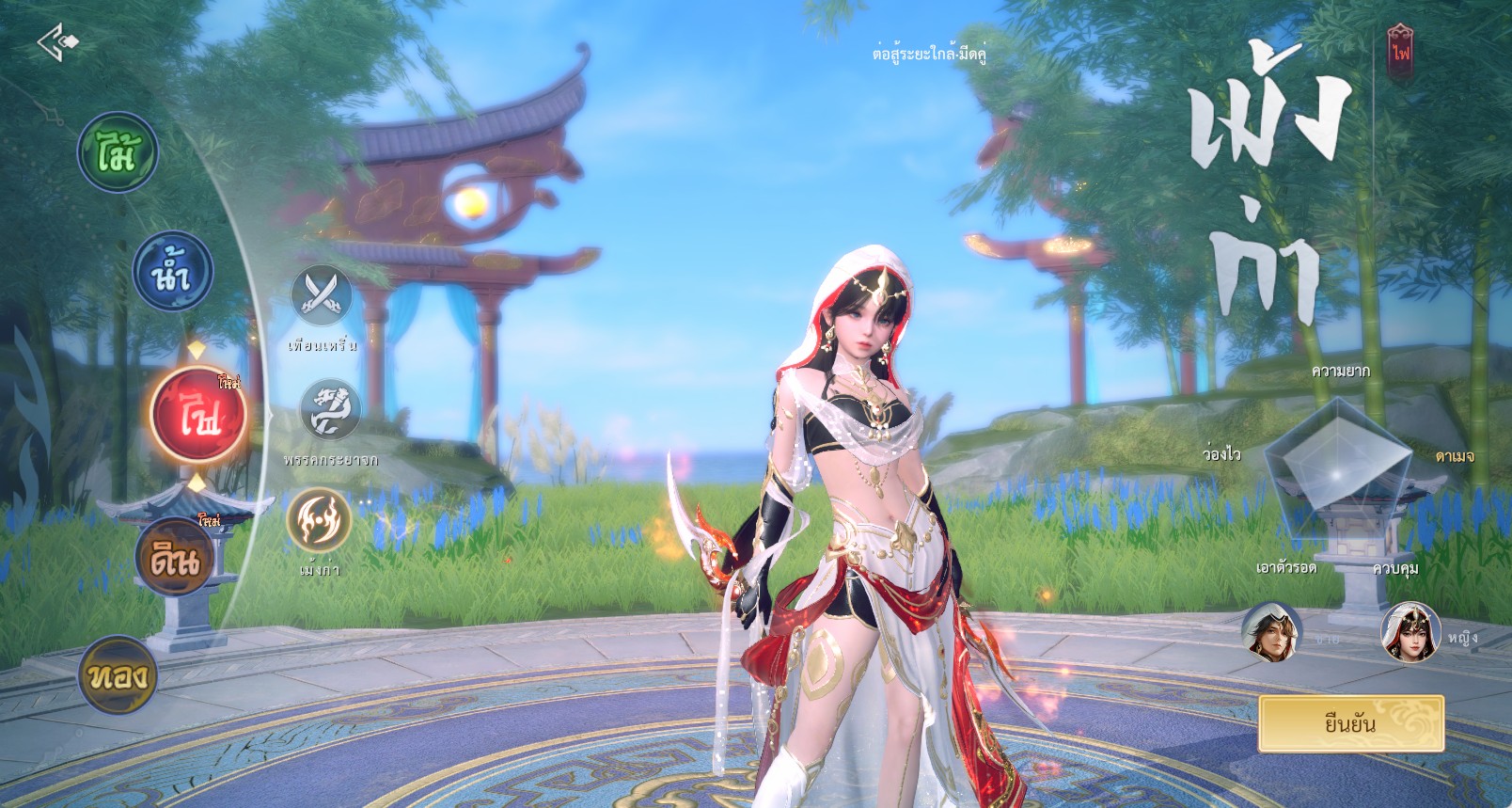Choose the dragon class icon
1512x808 pixels.
pyautogui.click(x=330, y=410)
